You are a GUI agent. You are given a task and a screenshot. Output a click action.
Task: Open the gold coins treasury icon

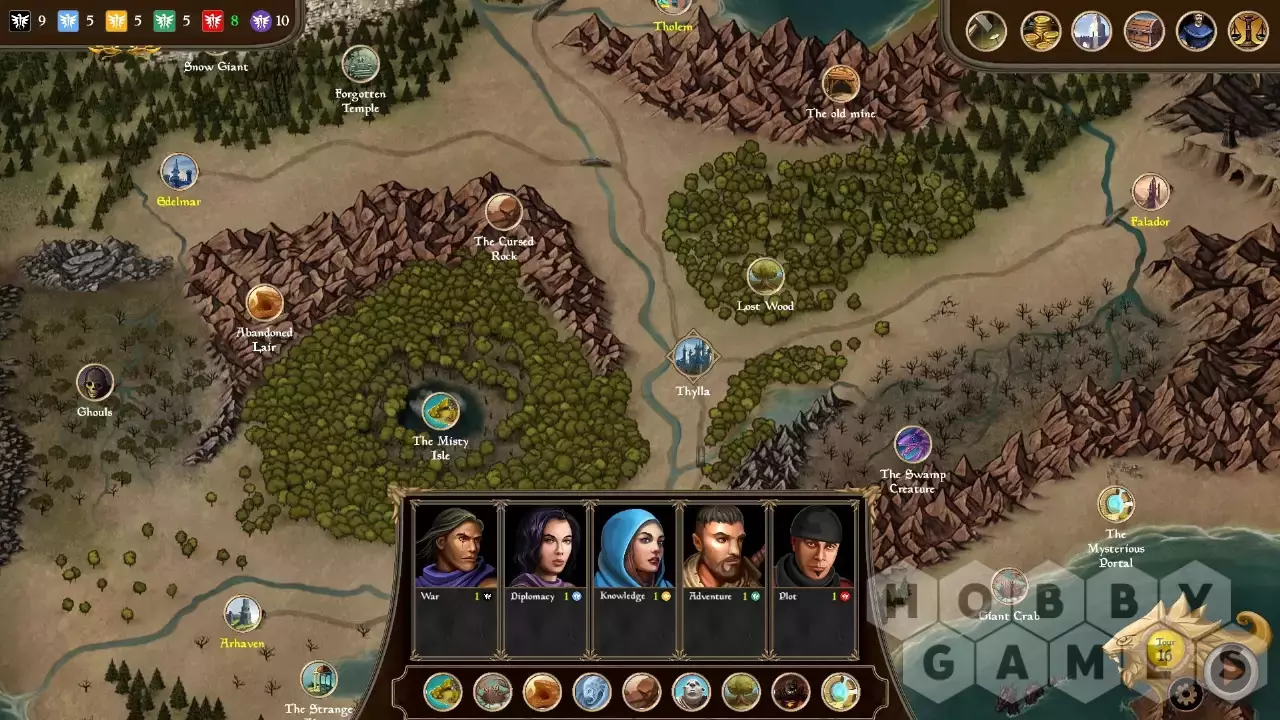pos(1040,31)
